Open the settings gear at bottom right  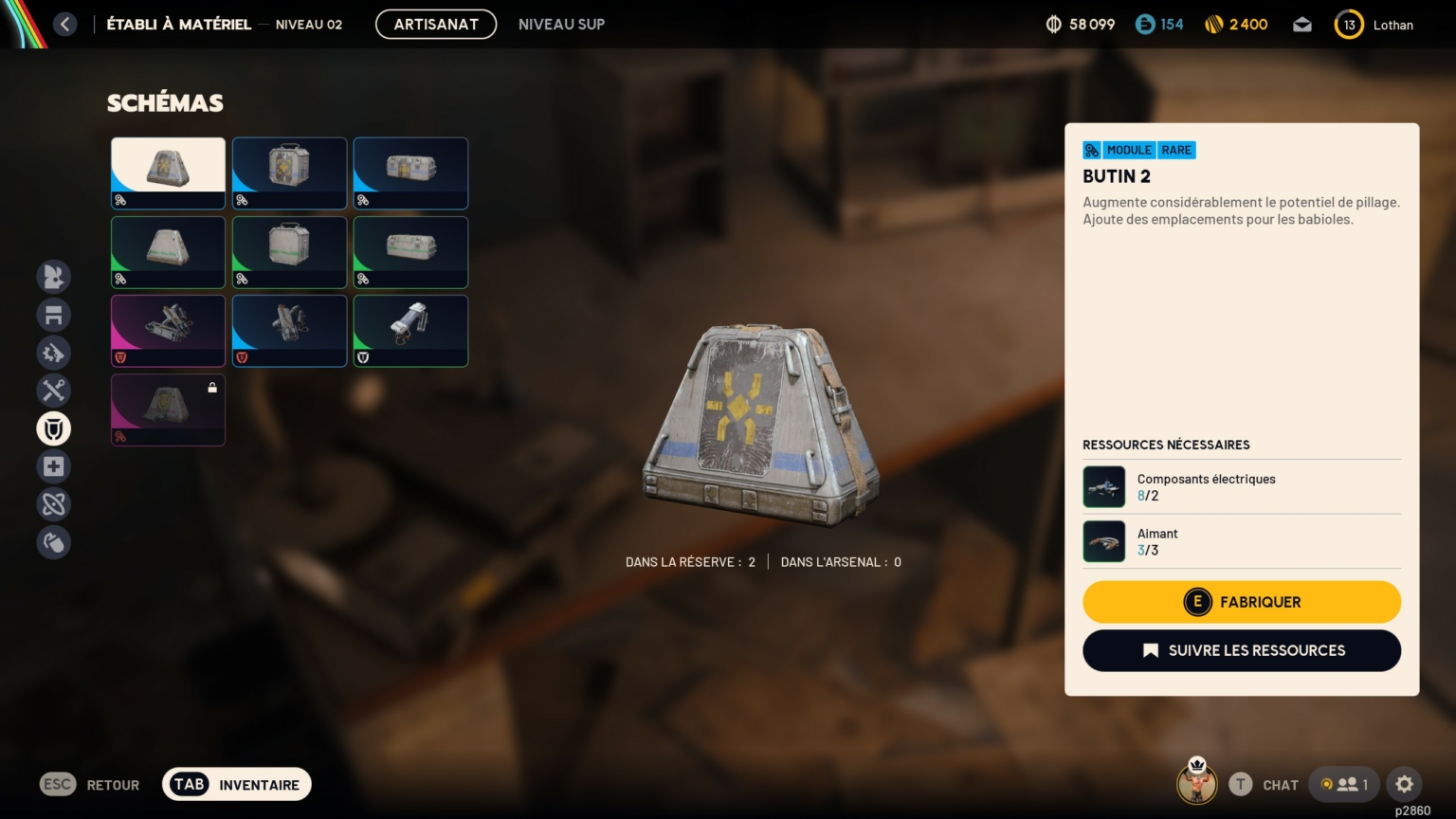click(x=1404, y=784)
